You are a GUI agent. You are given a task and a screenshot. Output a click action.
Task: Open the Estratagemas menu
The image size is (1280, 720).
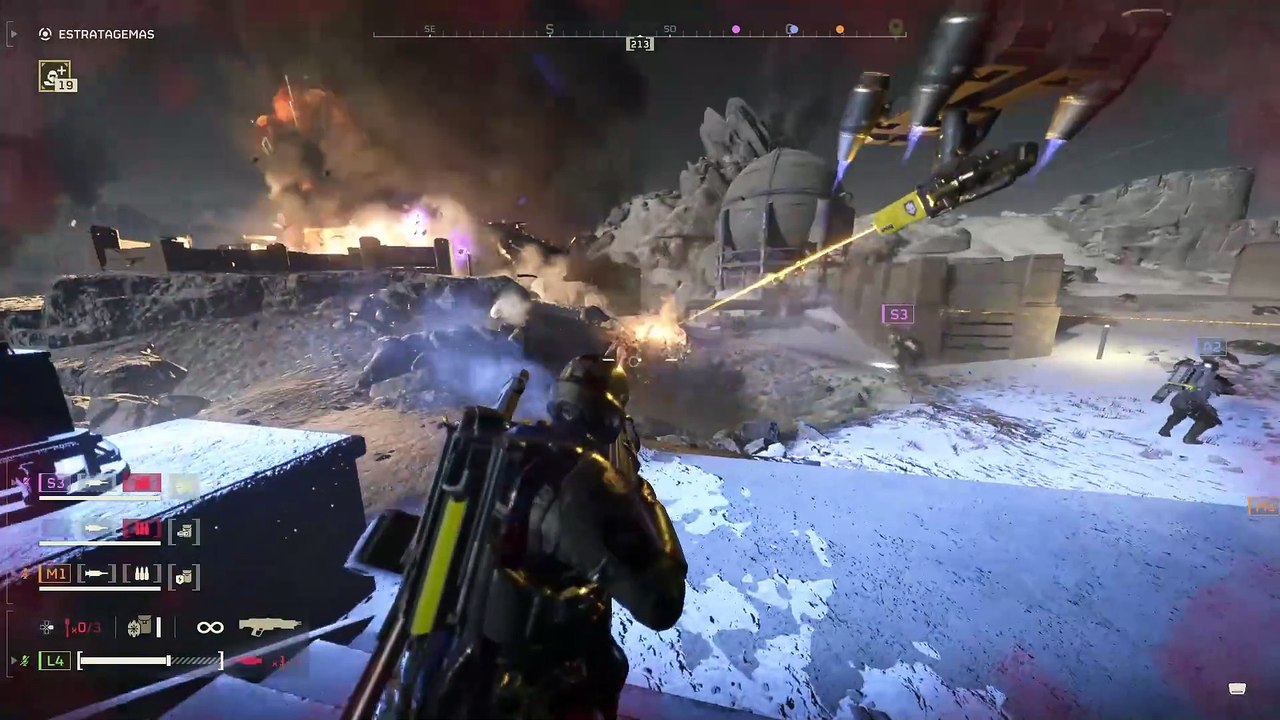(x=97, y=34)
